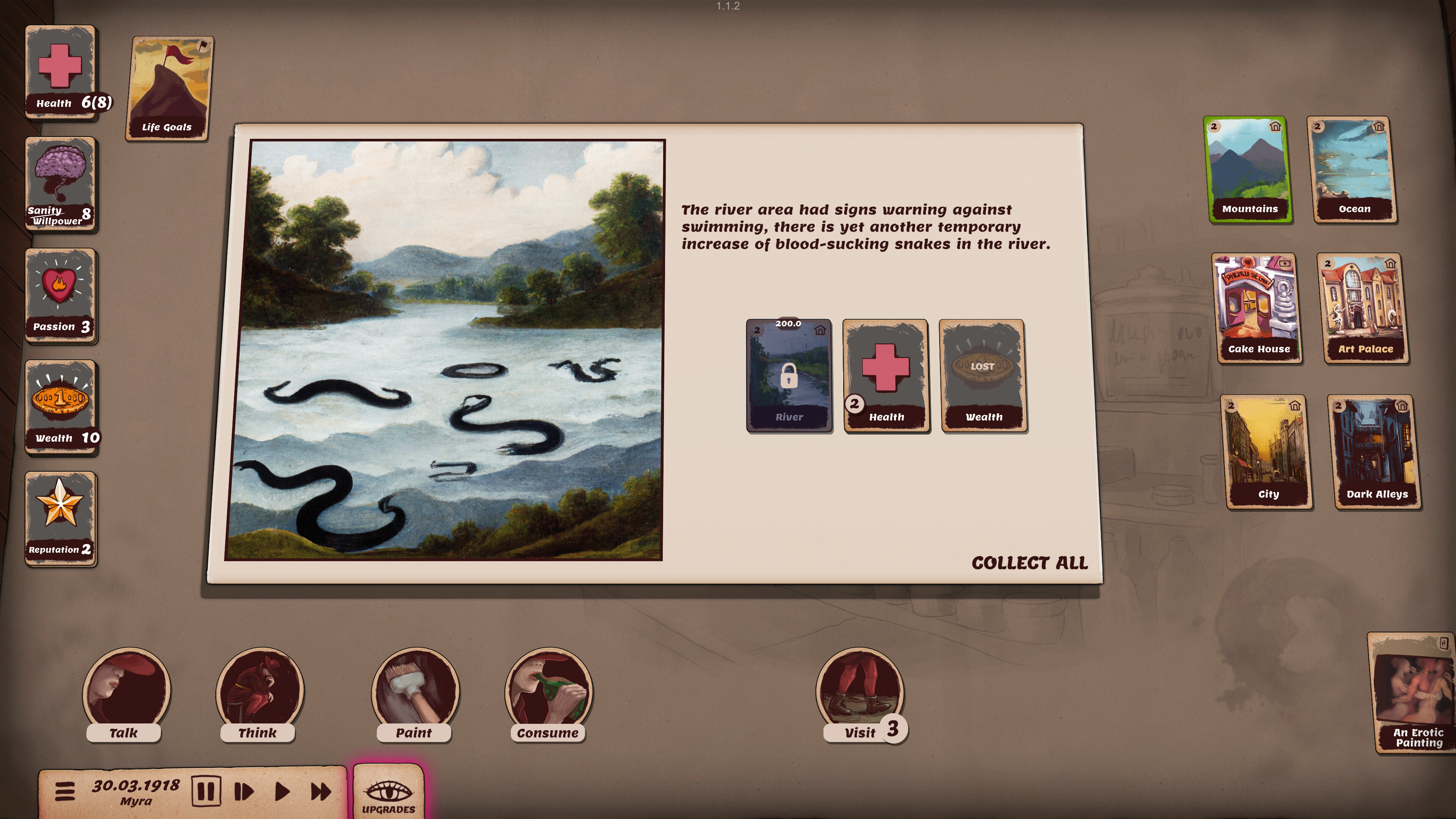
Task: Click the 200.0 timer on the River card
Action: click(x=789, y=324)
